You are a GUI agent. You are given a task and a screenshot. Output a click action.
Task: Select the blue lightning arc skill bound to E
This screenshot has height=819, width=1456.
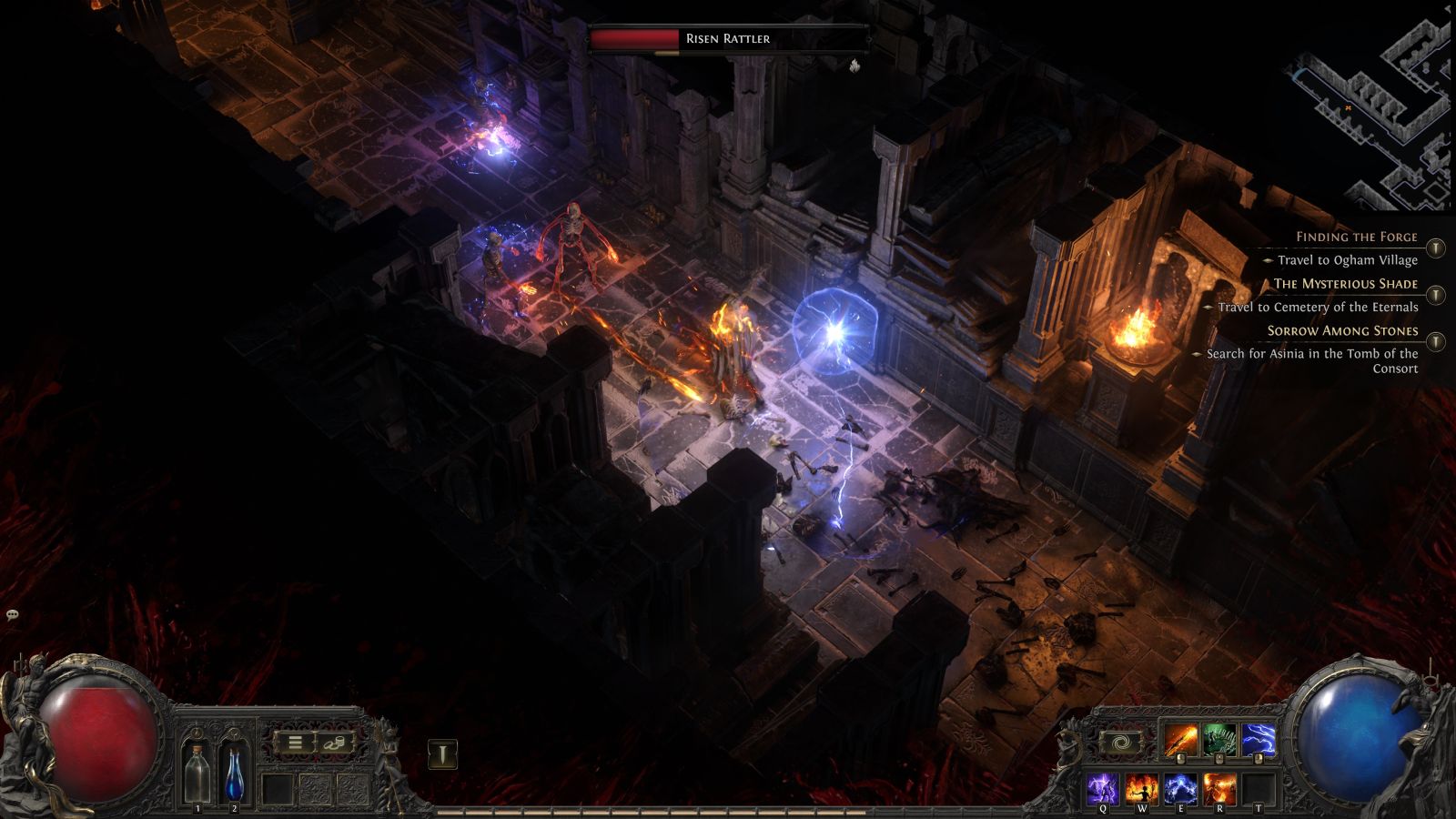coord(1180,788)
